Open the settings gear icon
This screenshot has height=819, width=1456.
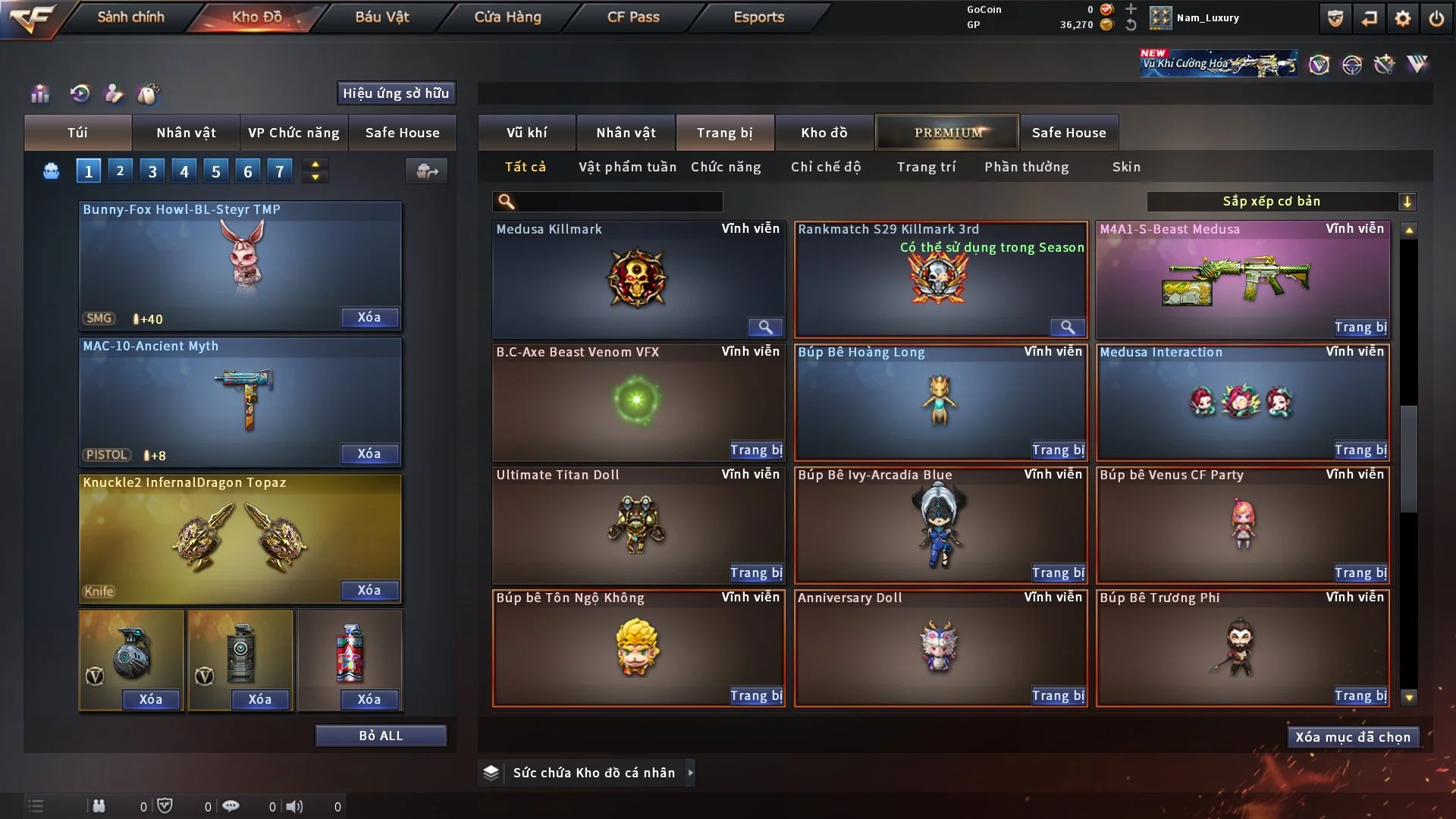(1403, 18)
